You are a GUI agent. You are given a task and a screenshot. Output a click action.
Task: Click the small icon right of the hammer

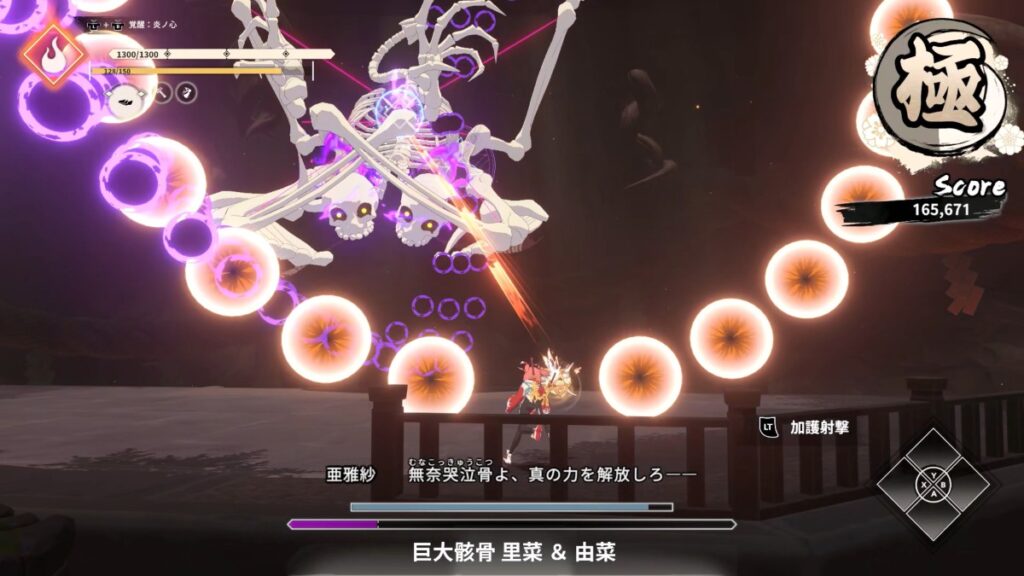186,93
